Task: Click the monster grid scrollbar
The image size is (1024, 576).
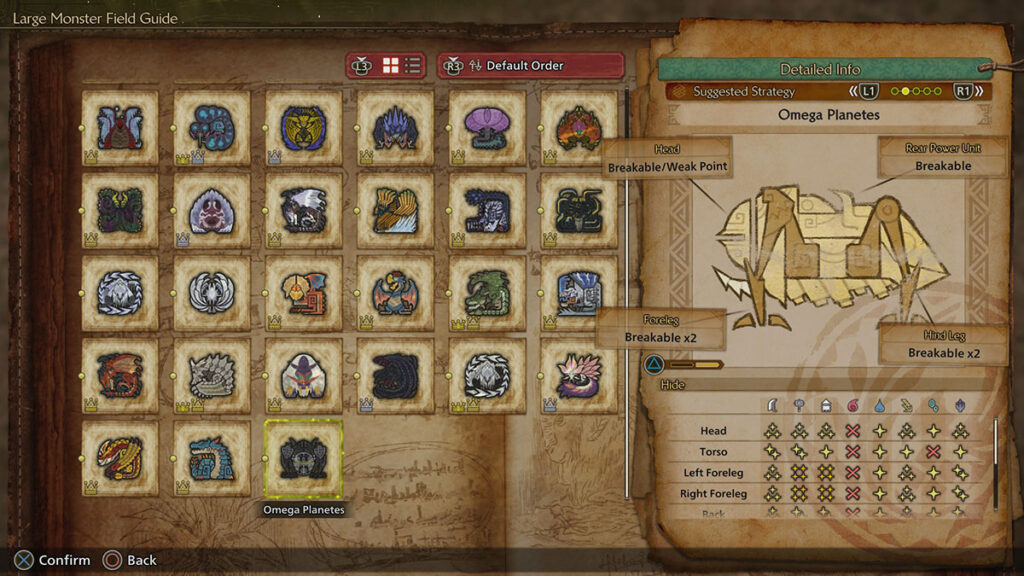Action: [x=626, y=290]
